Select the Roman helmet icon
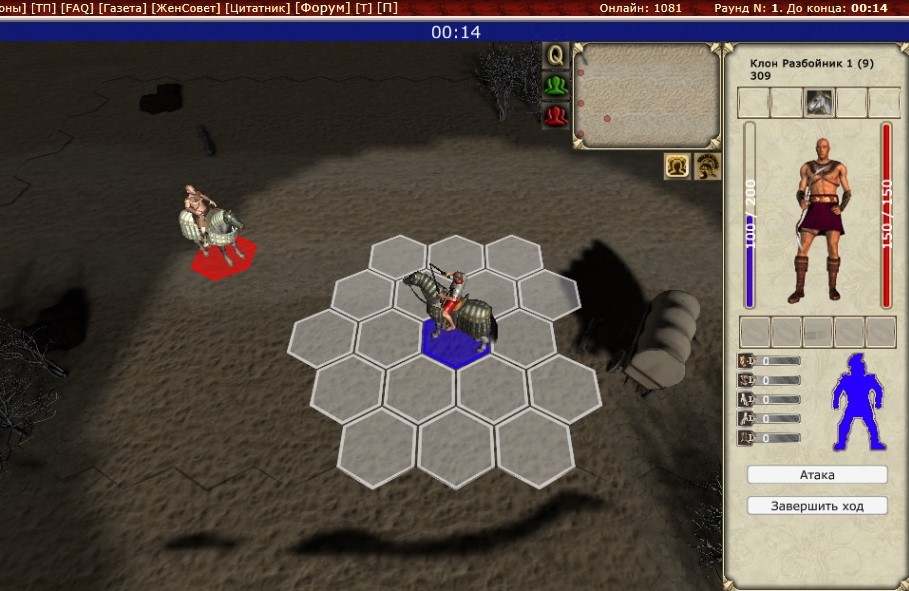Viewport: 909px width, 591px height. (x=708, y=166)
